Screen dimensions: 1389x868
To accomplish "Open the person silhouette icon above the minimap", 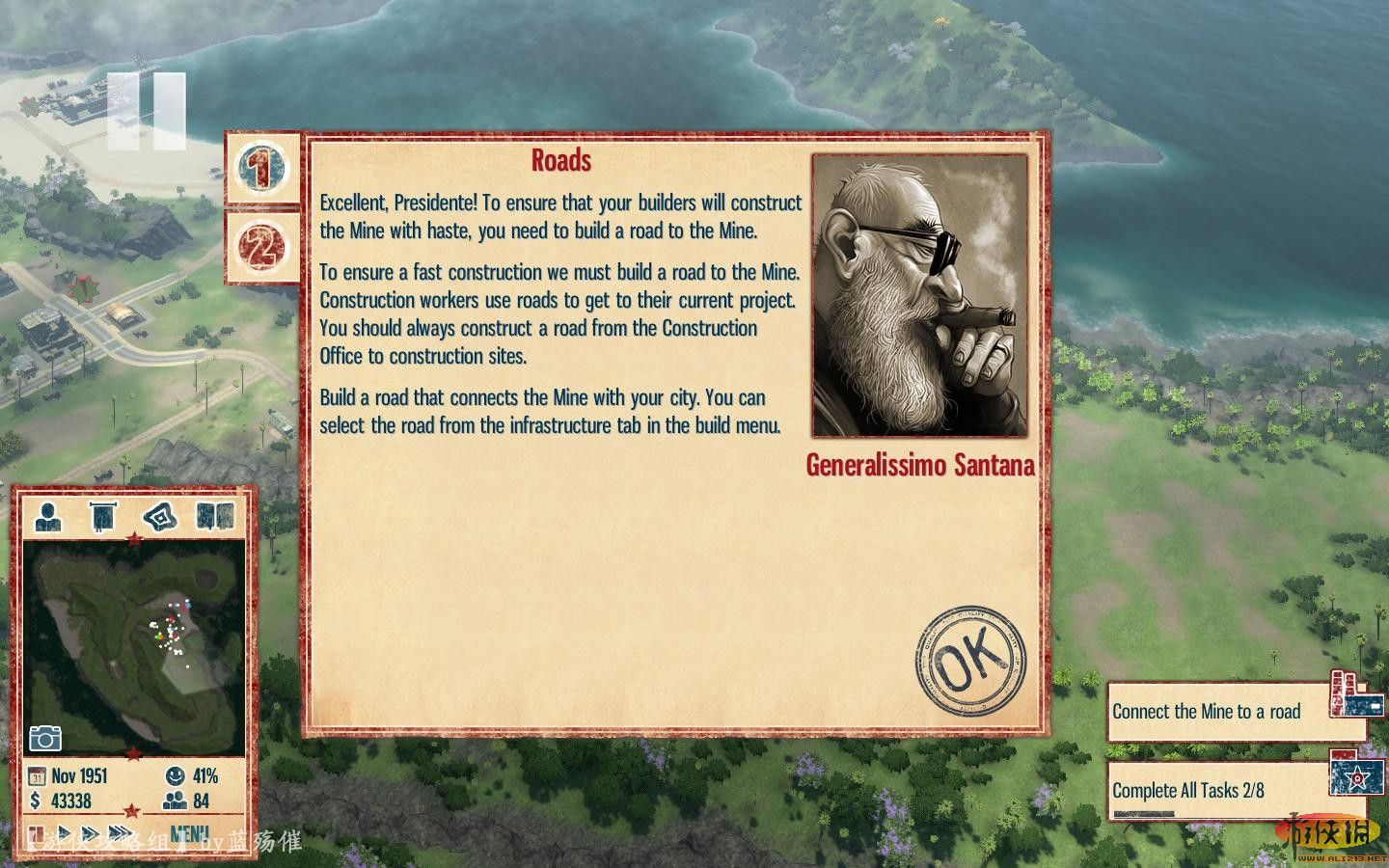I will [x=48, y=517].
